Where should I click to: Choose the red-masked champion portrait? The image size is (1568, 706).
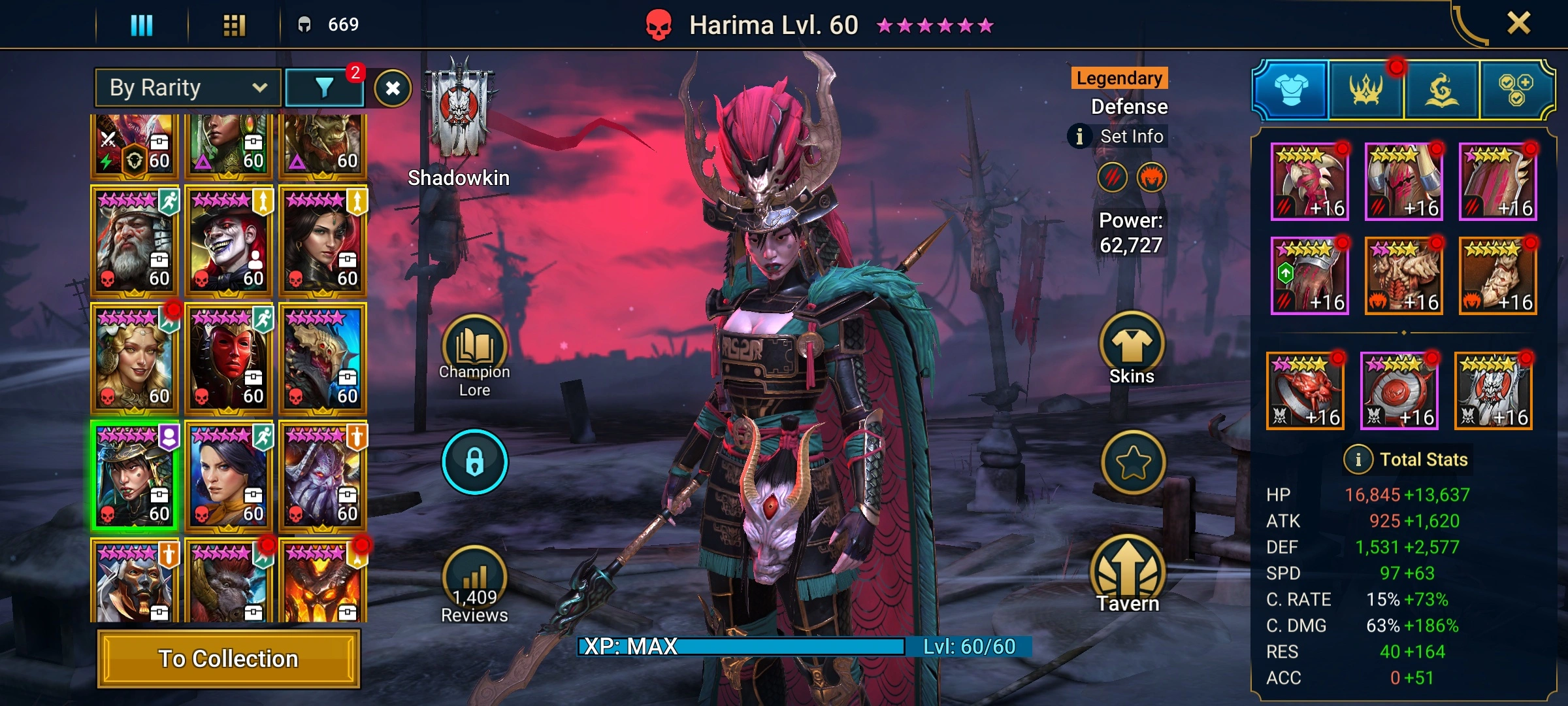tap(228, 358)
